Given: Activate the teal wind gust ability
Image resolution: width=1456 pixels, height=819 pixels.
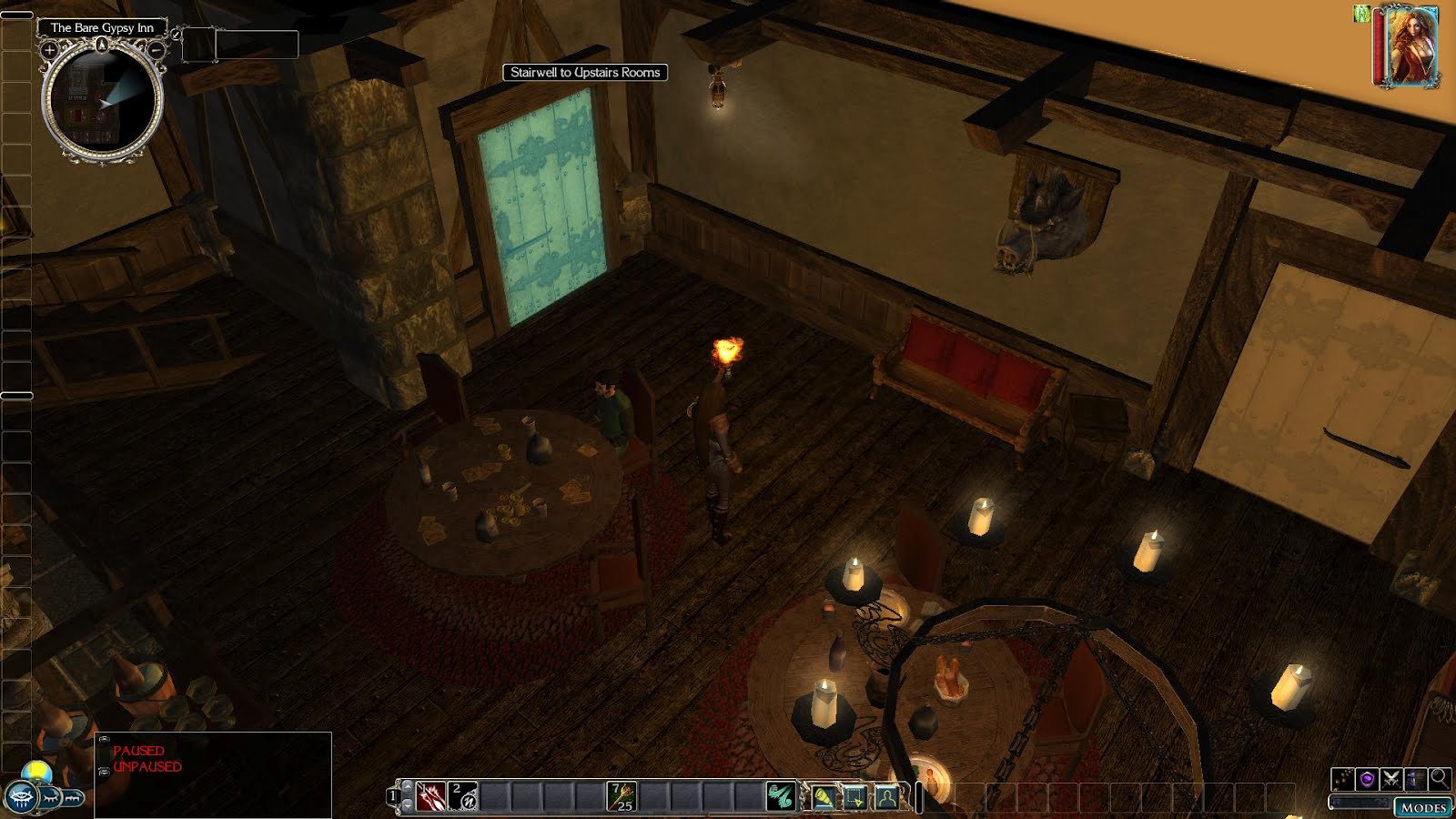Looking at the screenshot, I should click(780, 797).
